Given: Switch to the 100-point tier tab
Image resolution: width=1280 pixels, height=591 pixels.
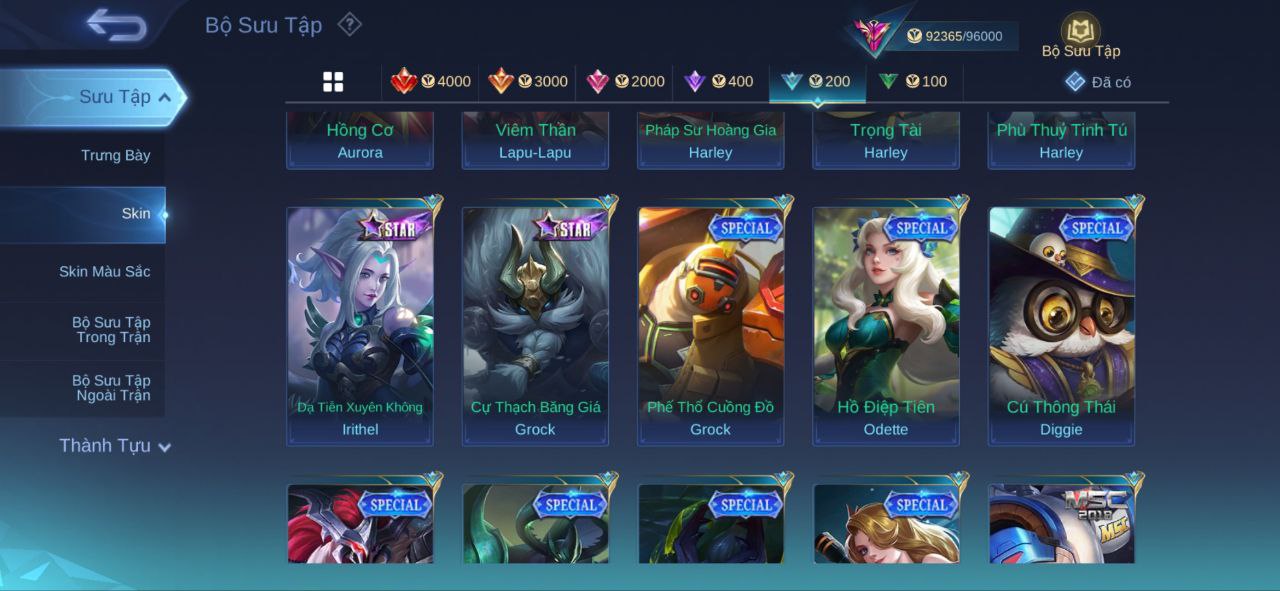Looking at the screenshot, I should (912, 82).
